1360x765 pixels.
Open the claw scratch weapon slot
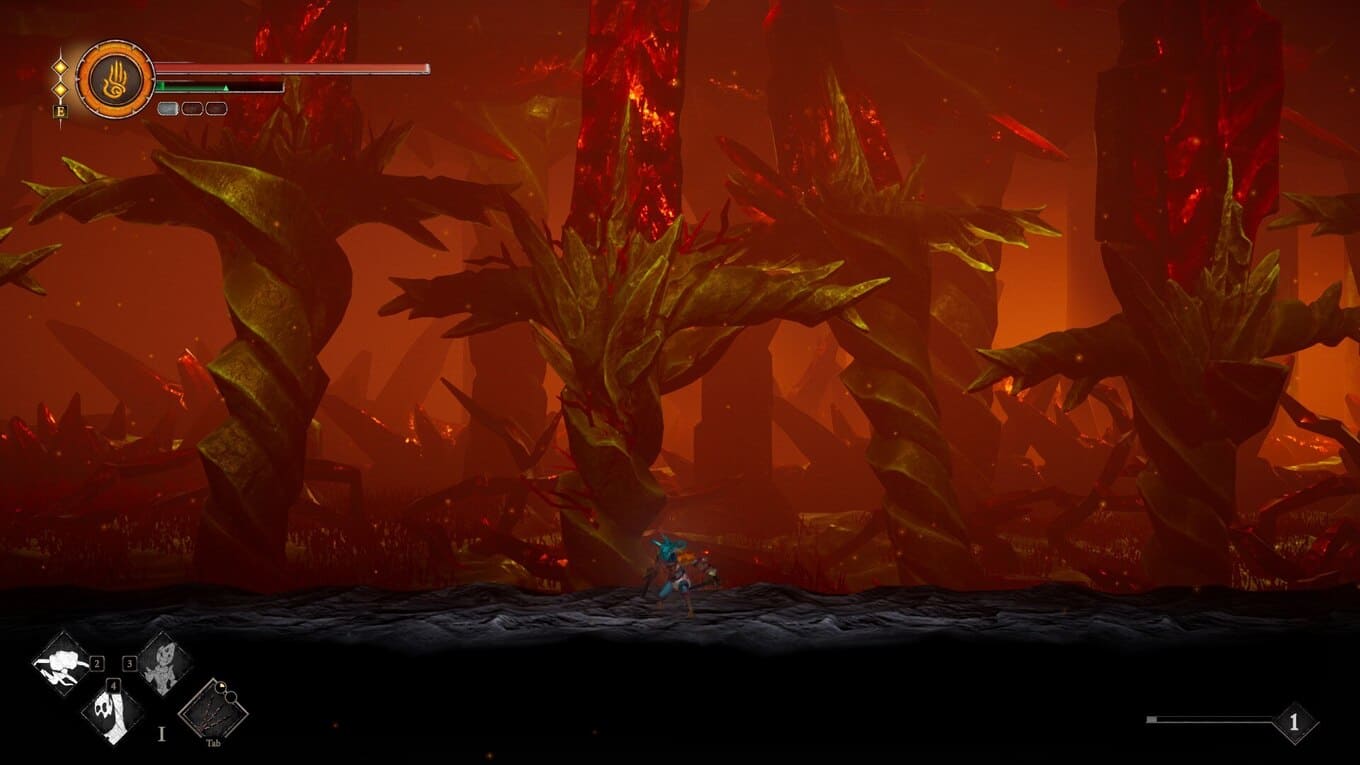pos(212,711)
